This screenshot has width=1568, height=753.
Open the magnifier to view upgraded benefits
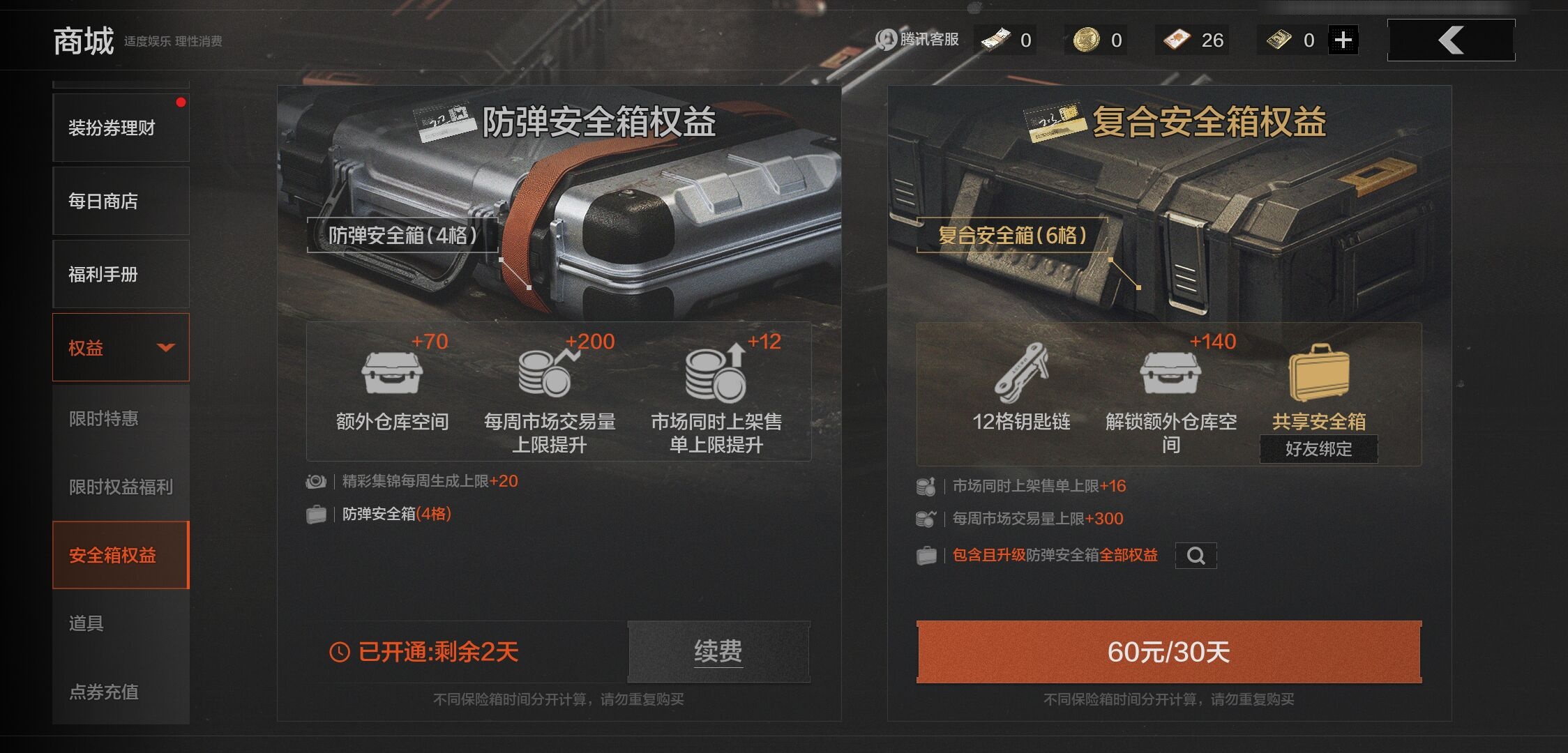tap(1196, 556)
